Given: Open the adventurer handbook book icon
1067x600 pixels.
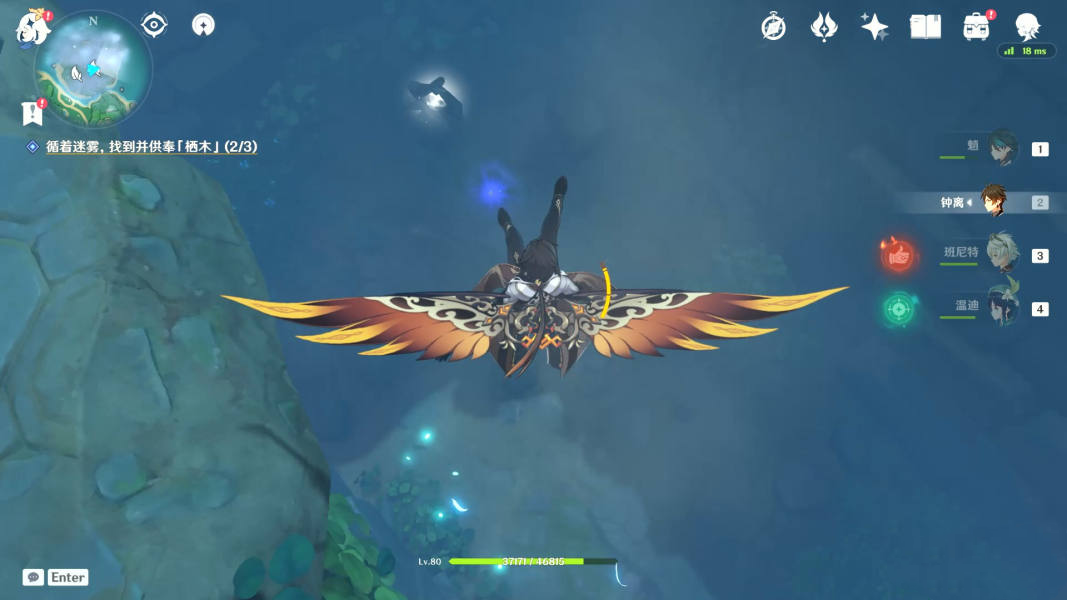Looking at the screenshot, I should (x=925, y=27).
